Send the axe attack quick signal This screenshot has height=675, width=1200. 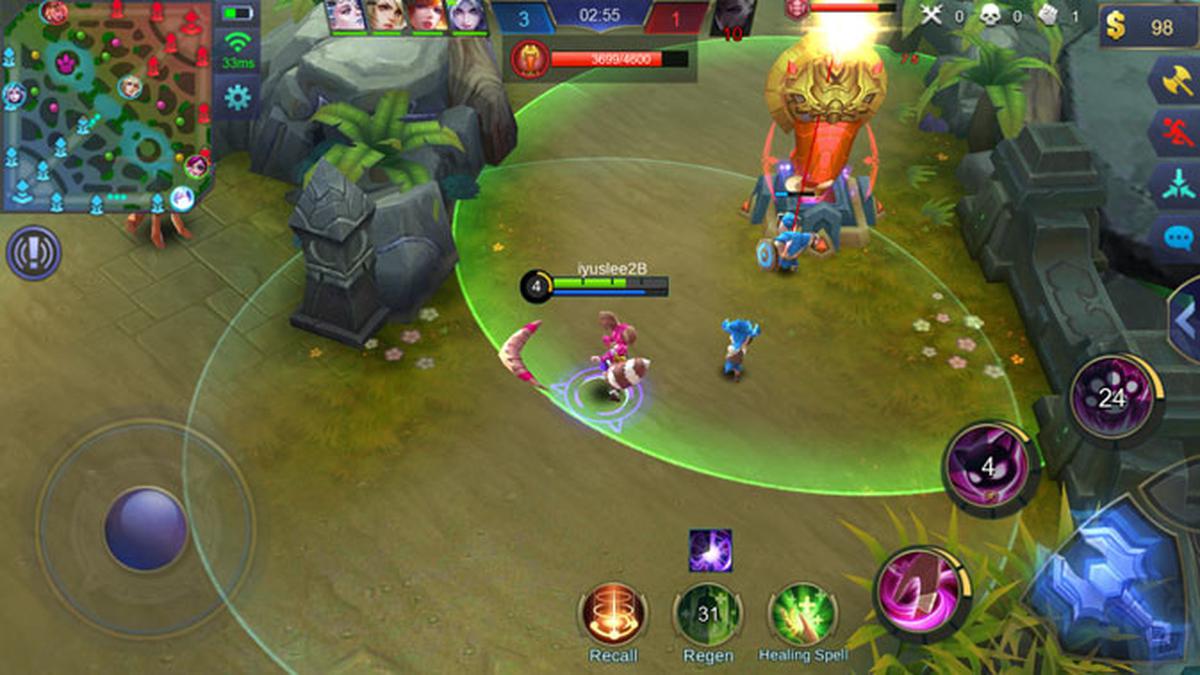(x=1174, y=80)
